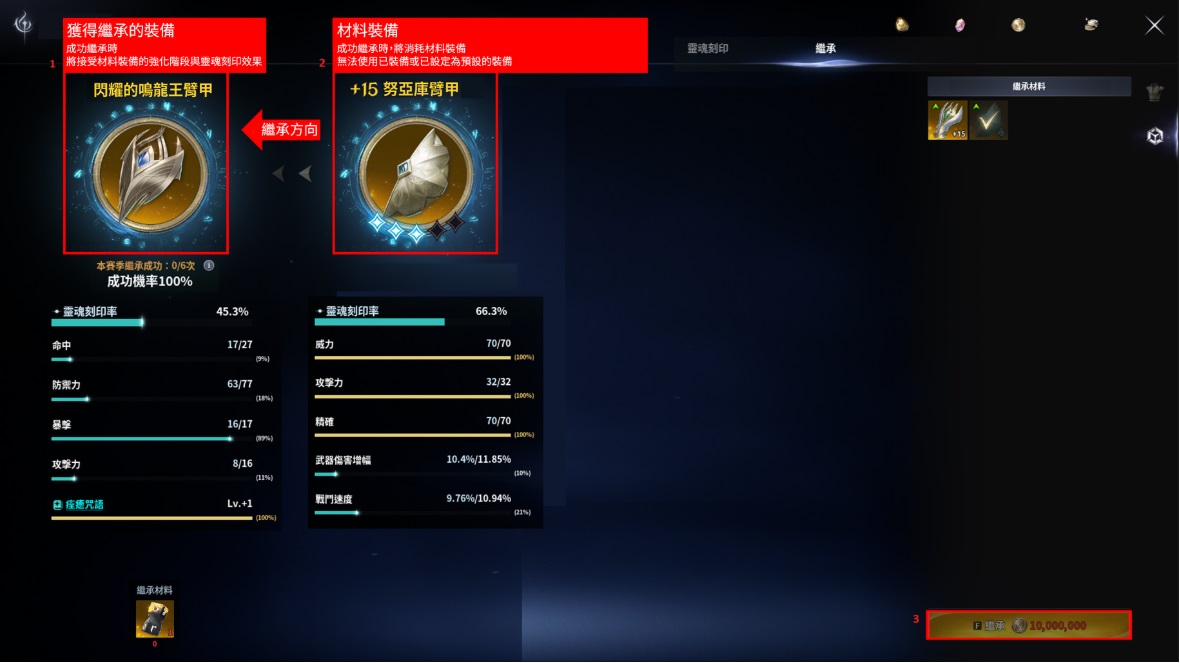Check the gold nugget currency icon

[902, 25]
